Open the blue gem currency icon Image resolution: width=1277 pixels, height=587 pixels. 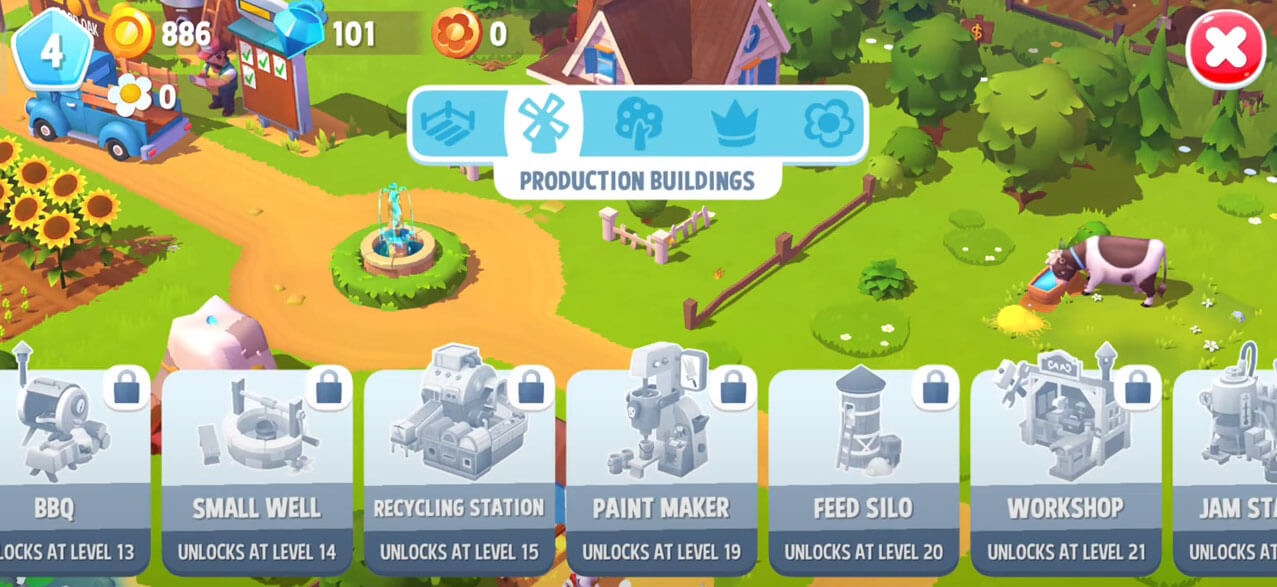[299, 34]
